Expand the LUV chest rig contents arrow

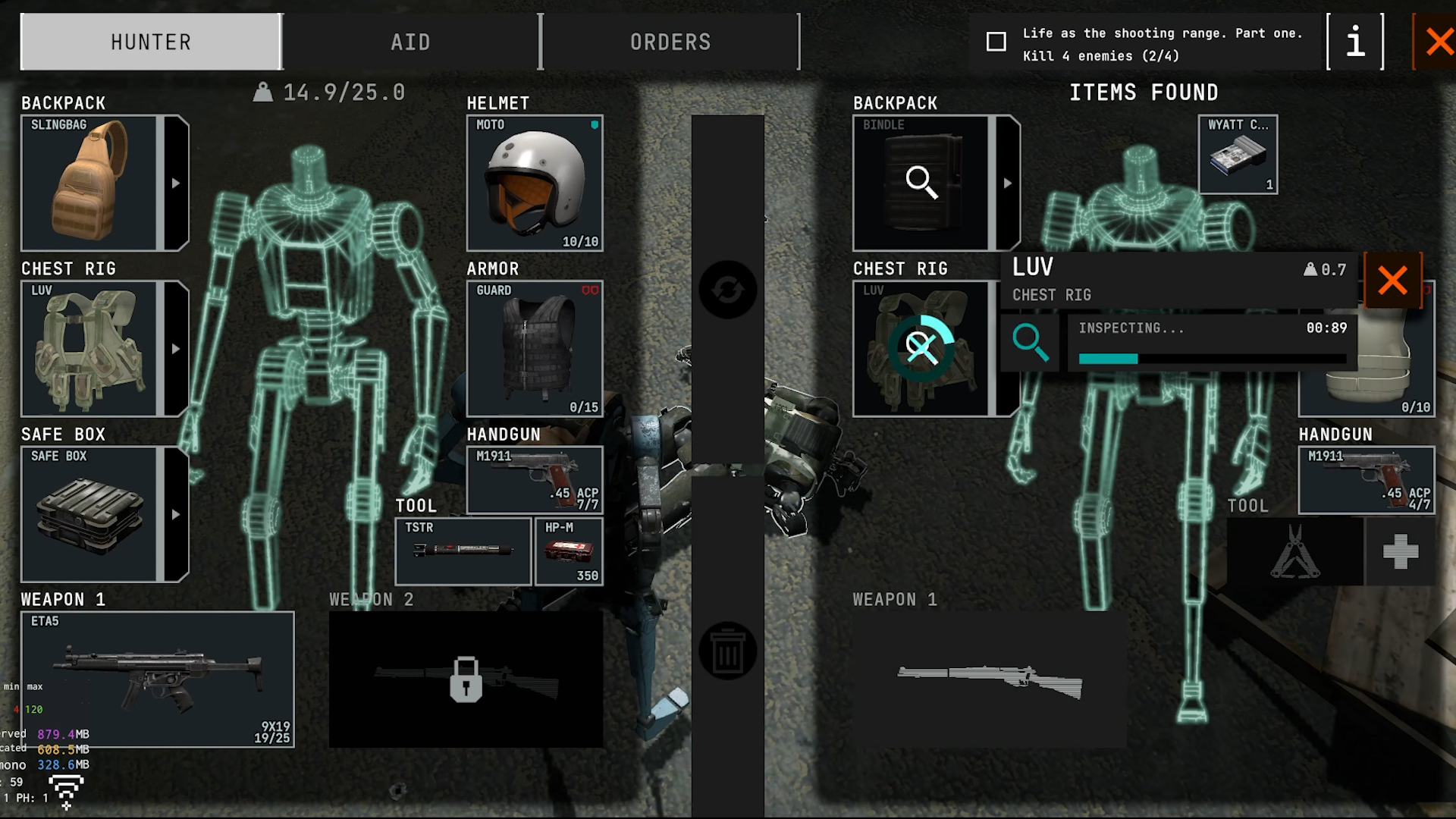coord(177,349)
